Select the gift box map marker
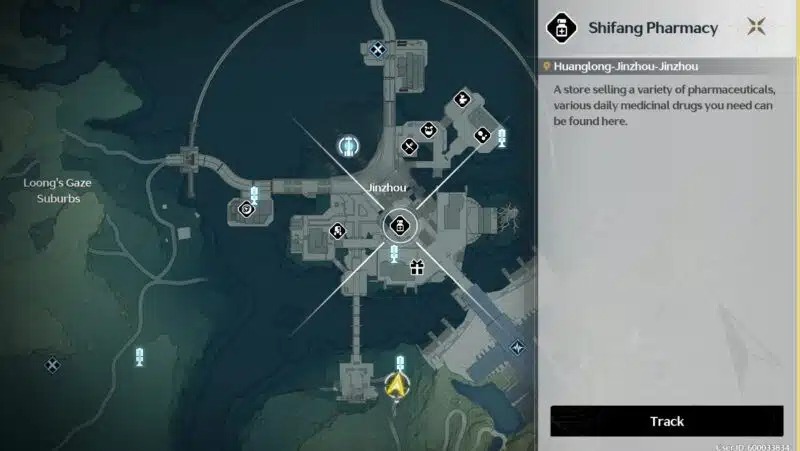The image size is (800, 451). point(416,267)
